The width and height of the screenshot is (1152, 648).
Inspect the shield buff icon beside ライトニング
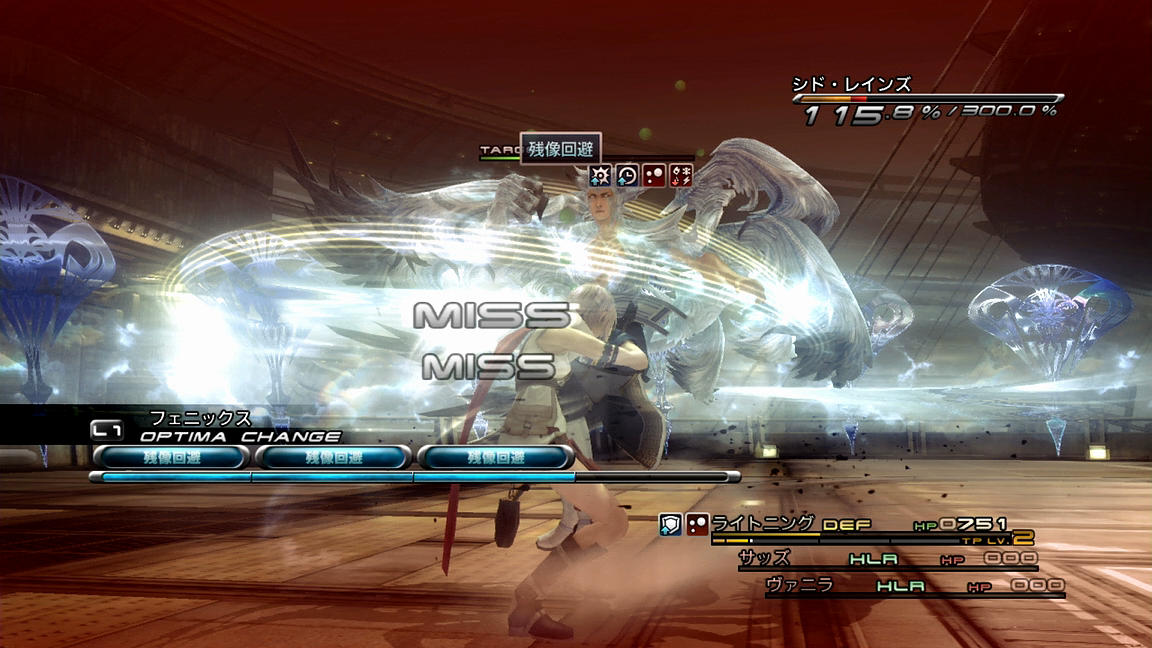pyautogui.click(x=671, y=523)
